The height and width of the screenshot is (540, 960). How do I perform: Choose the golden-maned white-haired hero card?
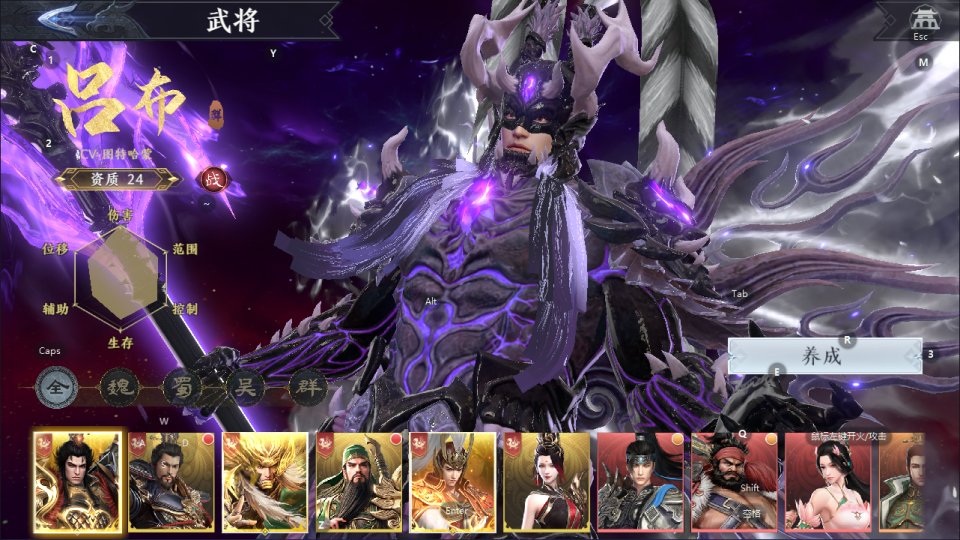(x=265, y=481)
